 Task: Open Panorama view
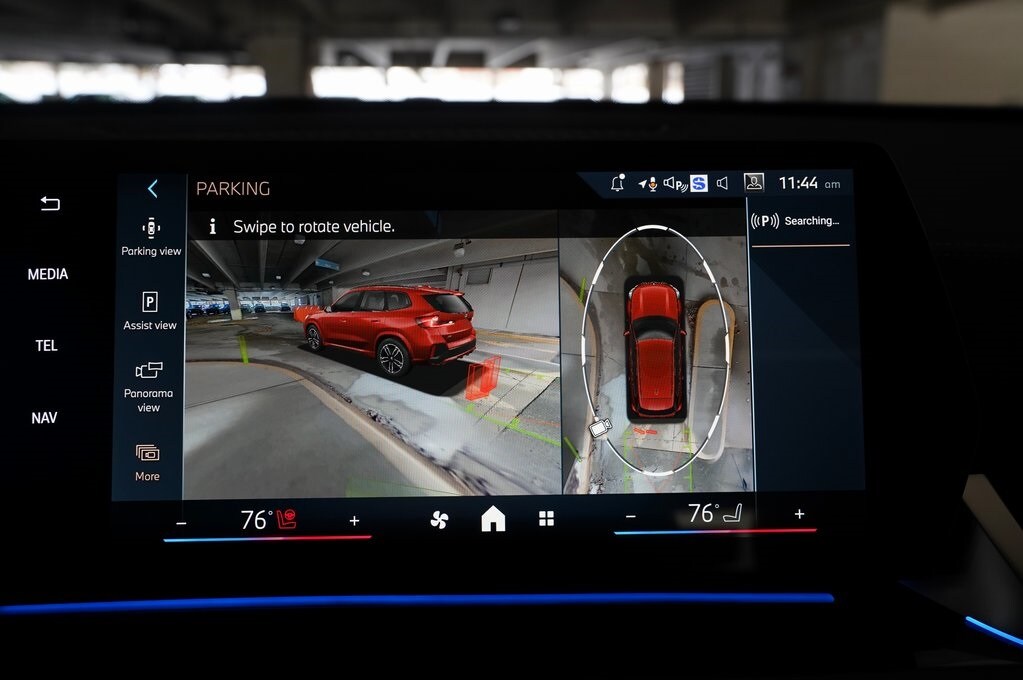tap(149, 385)
